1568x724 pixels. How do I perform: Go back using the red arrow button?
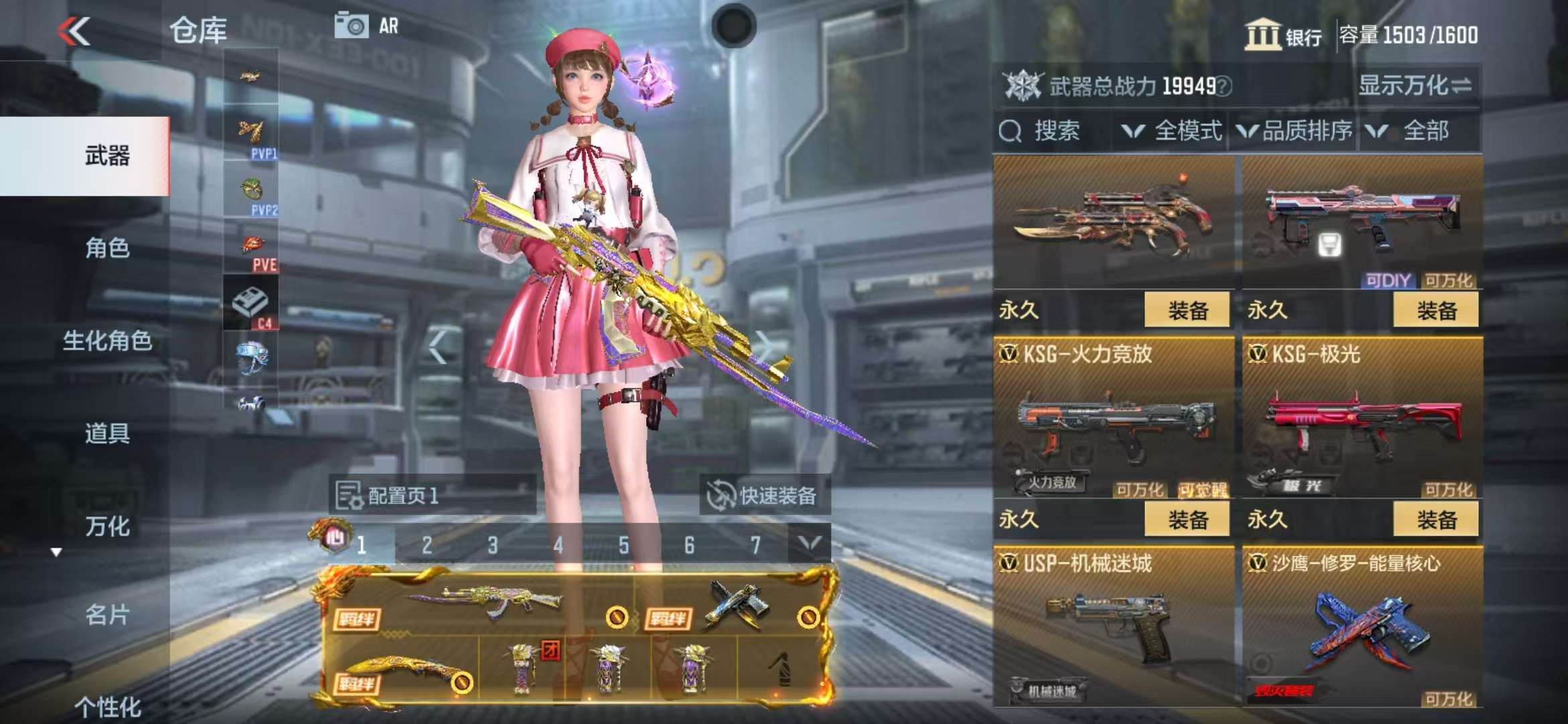click(74, 32)
